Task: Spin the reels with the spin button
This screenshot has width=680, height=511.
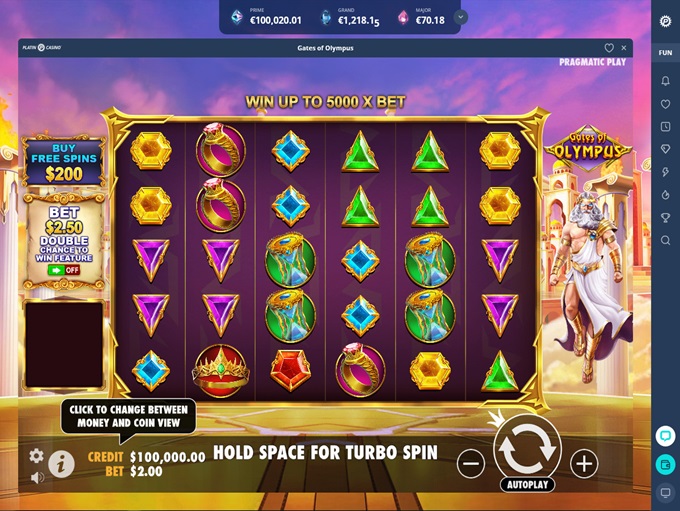Action: coord(527,451)
